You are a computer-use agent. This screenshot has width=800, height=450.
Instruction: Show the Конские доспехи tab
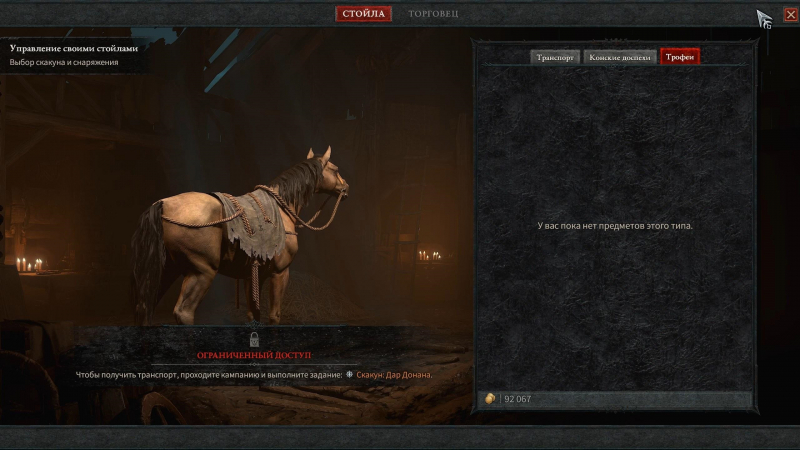tap(620, 57)
